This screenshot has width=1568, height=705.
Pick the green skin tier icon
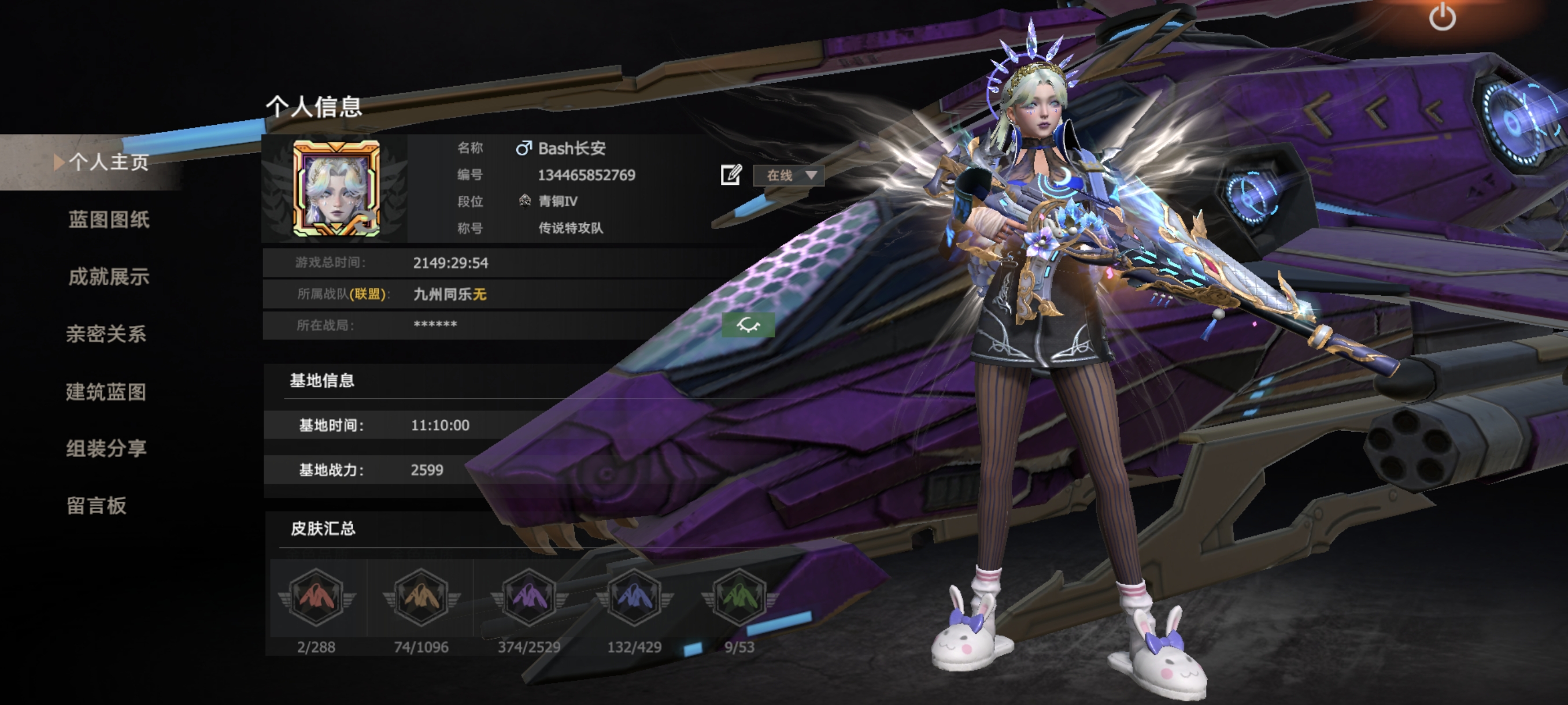(739, 598)
